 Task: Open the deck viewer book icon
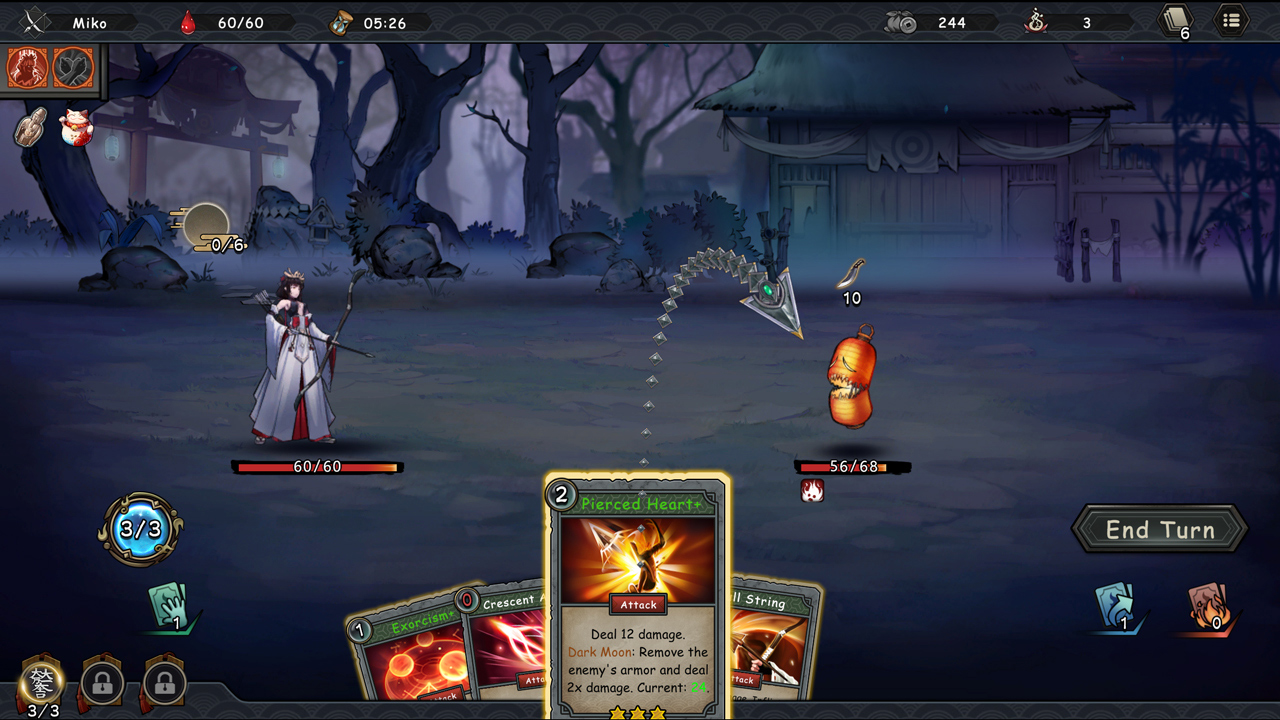click(x=1176, y=20)
